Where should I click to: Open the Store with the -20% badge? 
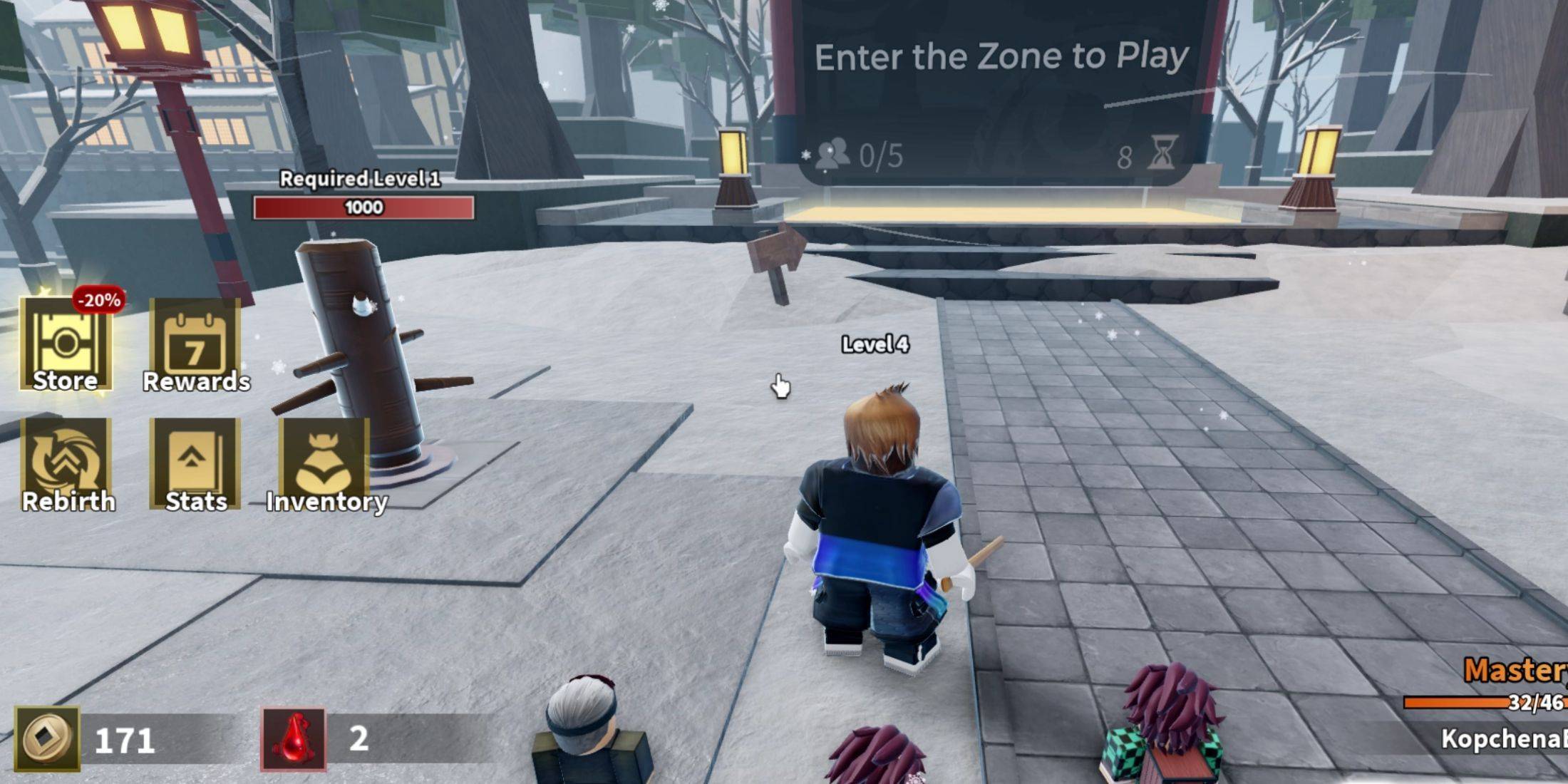click(66, 345)
